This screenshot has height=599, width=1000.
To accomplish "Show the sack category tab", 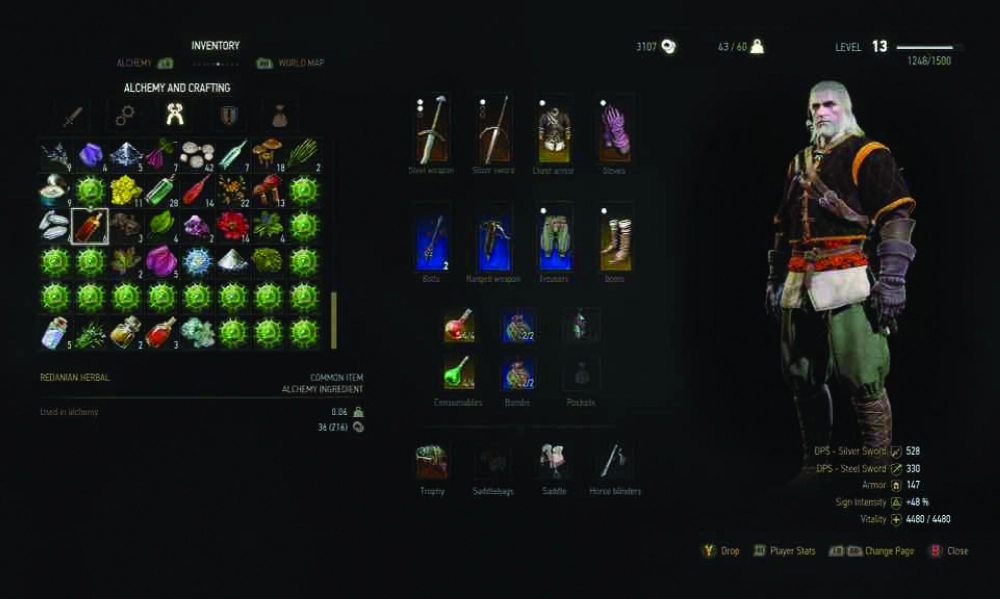I will pyautogui.click(x=281, y=116).
